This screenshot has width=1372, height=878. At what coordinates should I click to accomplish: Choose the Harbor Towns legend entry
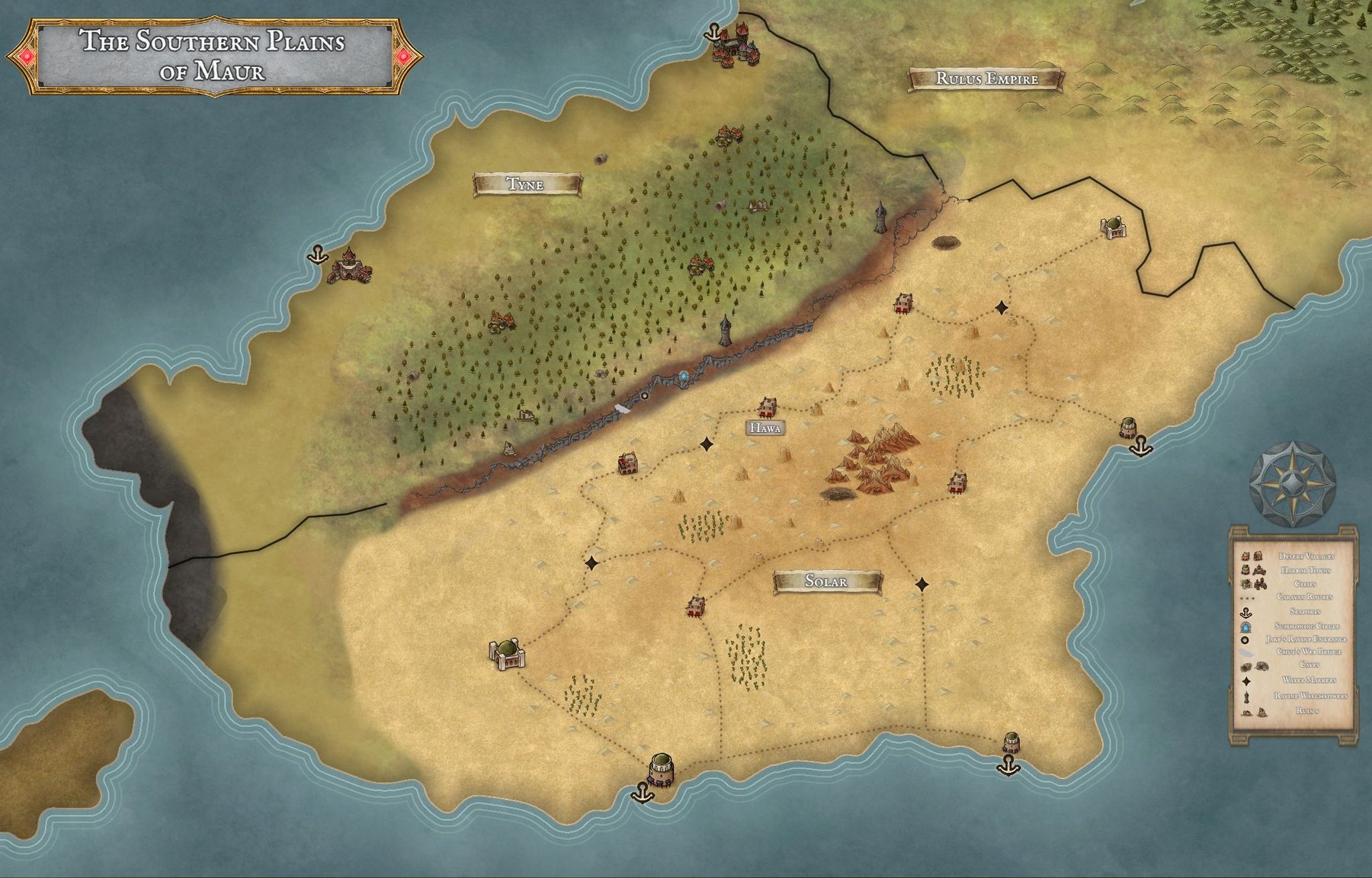1306,570
